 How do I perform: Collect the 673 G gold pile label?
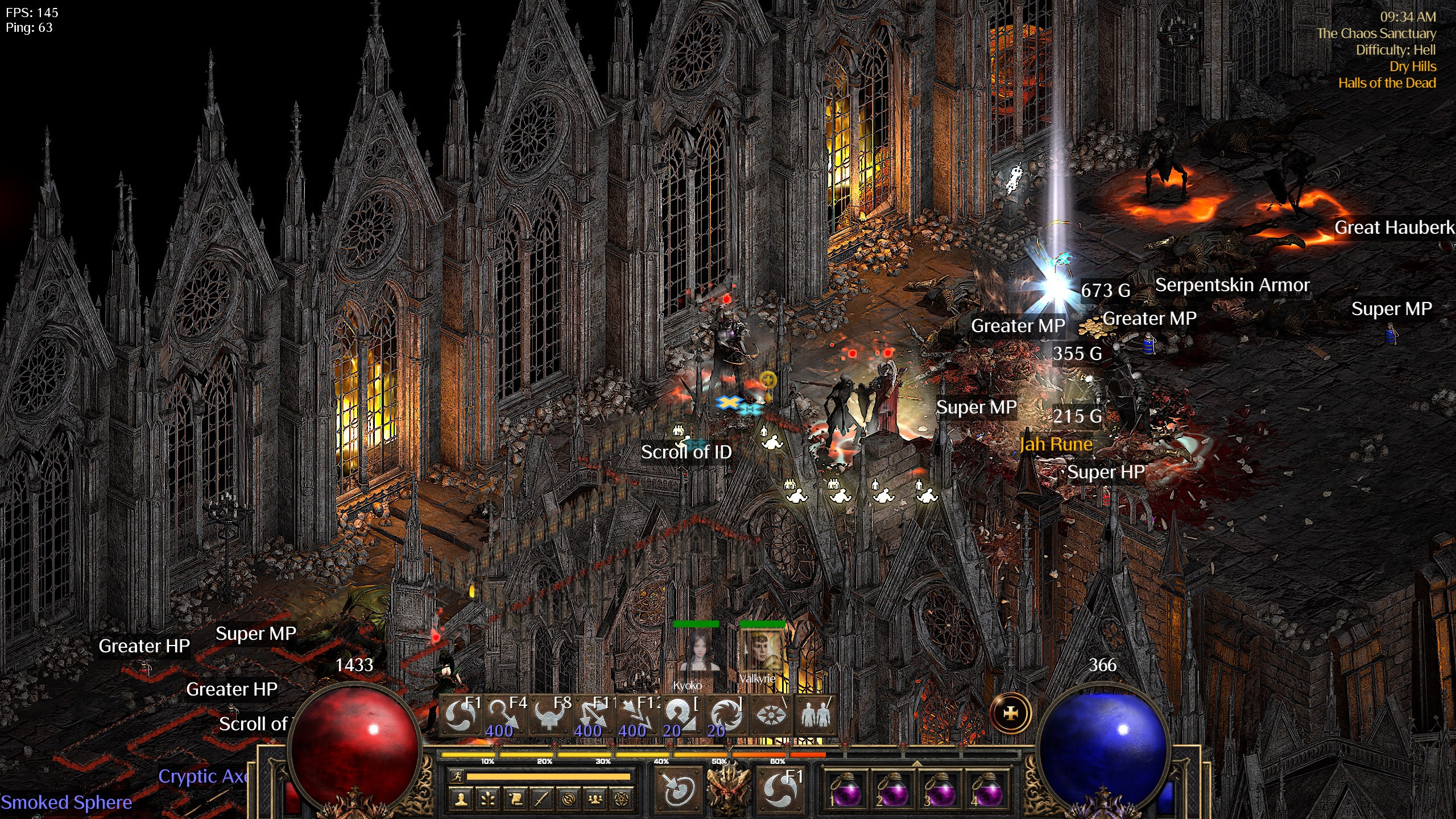pyautogui.click(x=1105, y=291)
